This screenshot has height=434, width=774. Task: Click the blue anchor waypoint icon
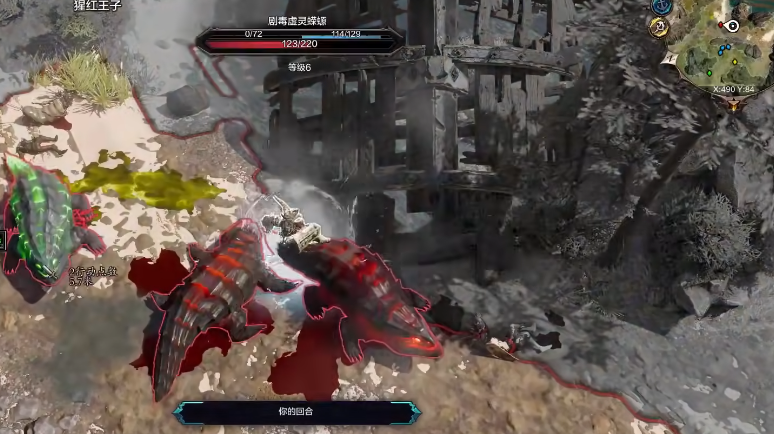pos(660,6)
